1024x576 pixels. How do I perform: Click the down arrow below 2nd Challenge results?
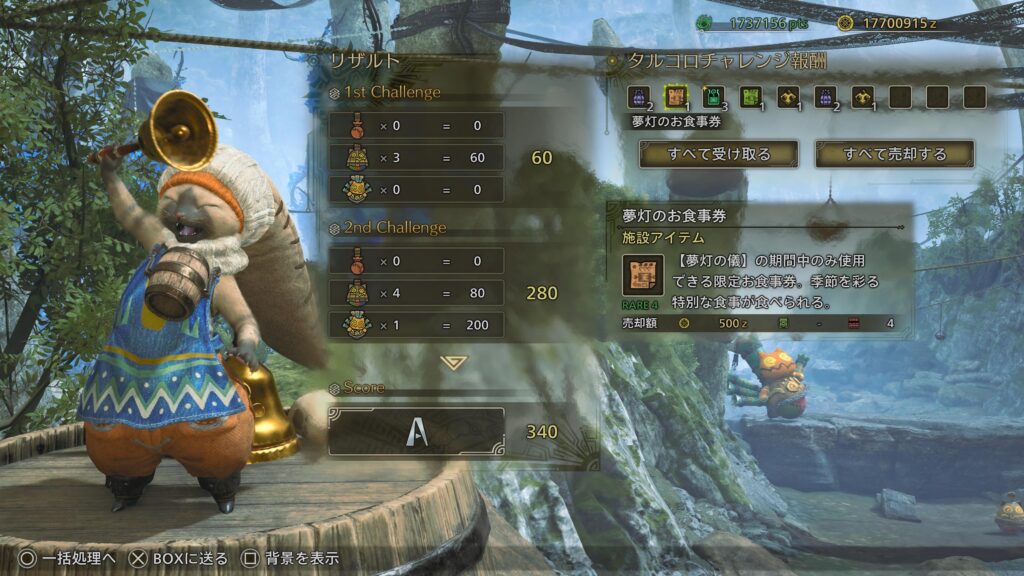coord(453,362)
